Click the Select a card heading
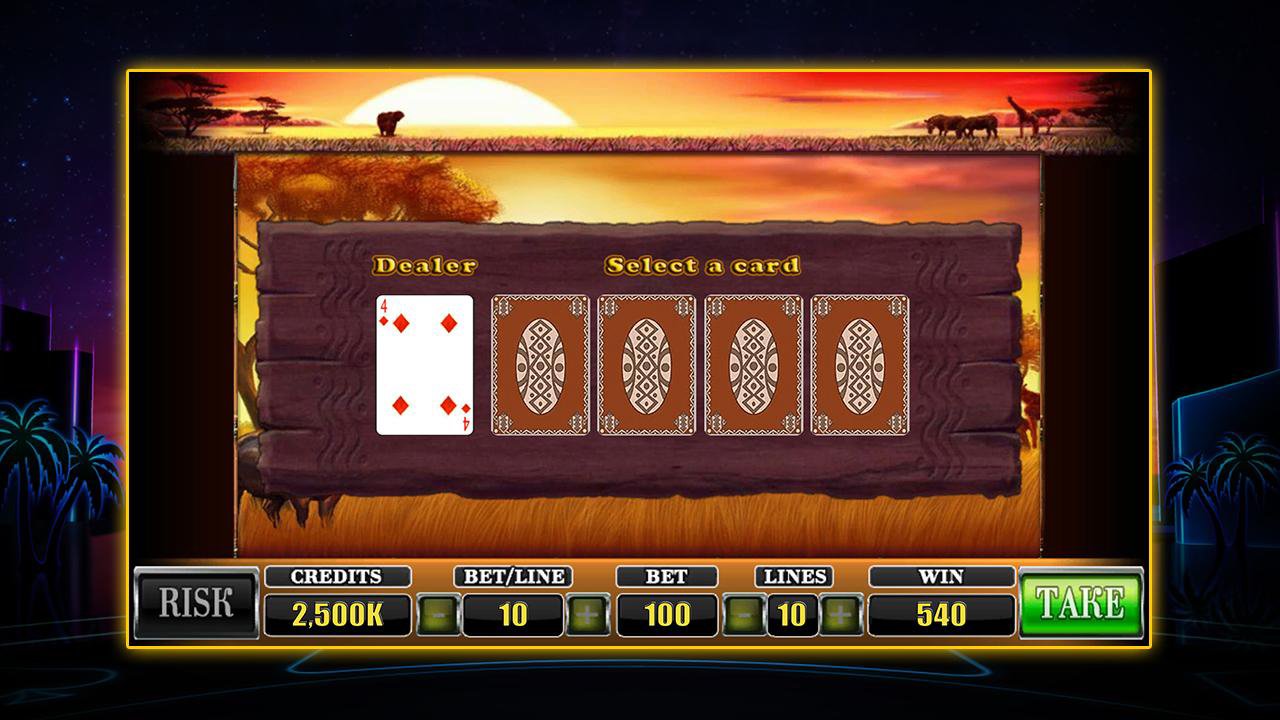 703,265
